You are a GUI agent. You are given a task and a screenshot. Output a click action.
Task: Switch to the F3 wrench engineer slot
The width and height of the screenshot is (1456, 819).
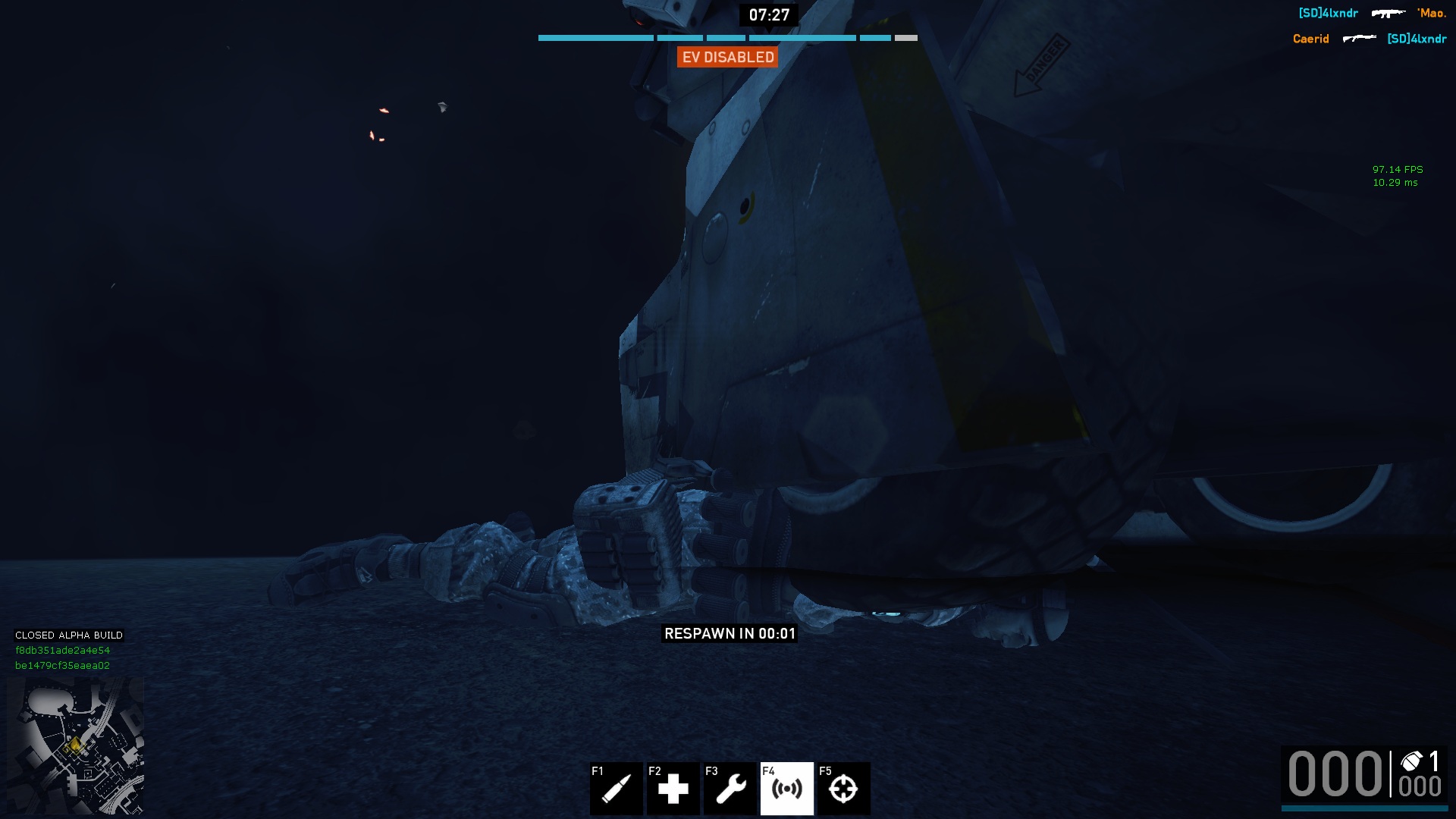click(x=730, y=789)
